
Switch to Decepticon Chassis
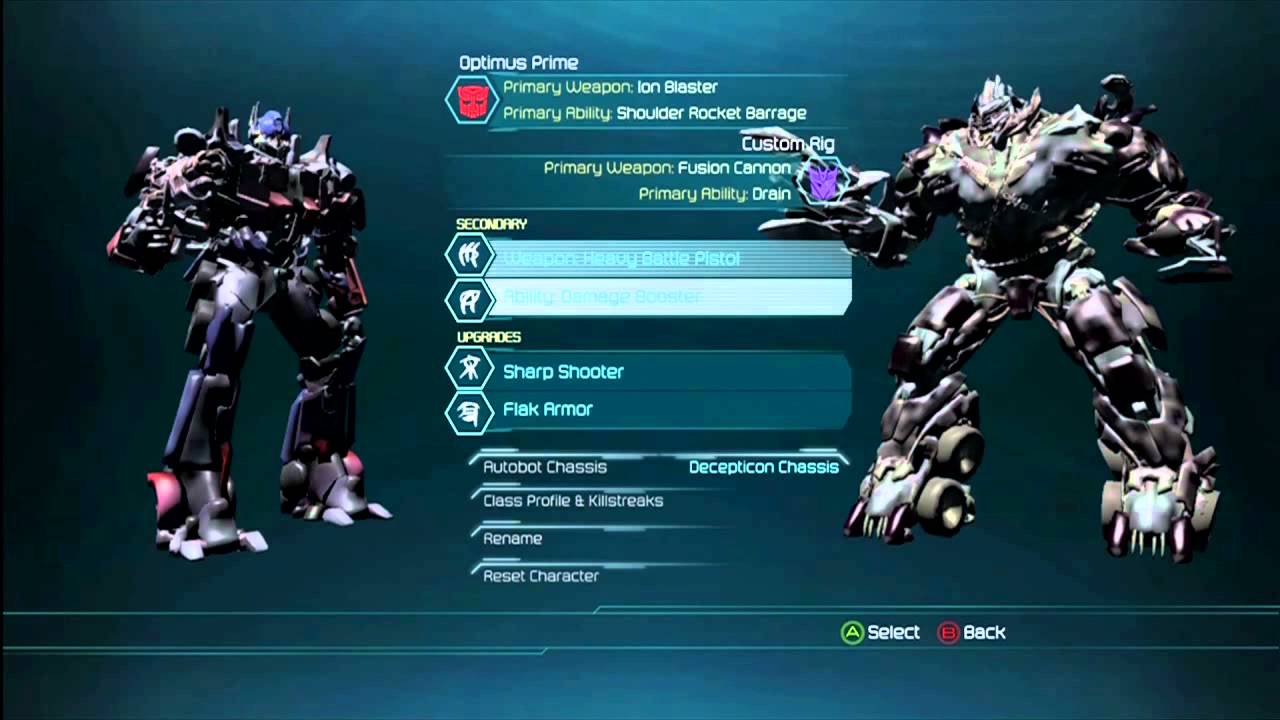click(764, 467)
